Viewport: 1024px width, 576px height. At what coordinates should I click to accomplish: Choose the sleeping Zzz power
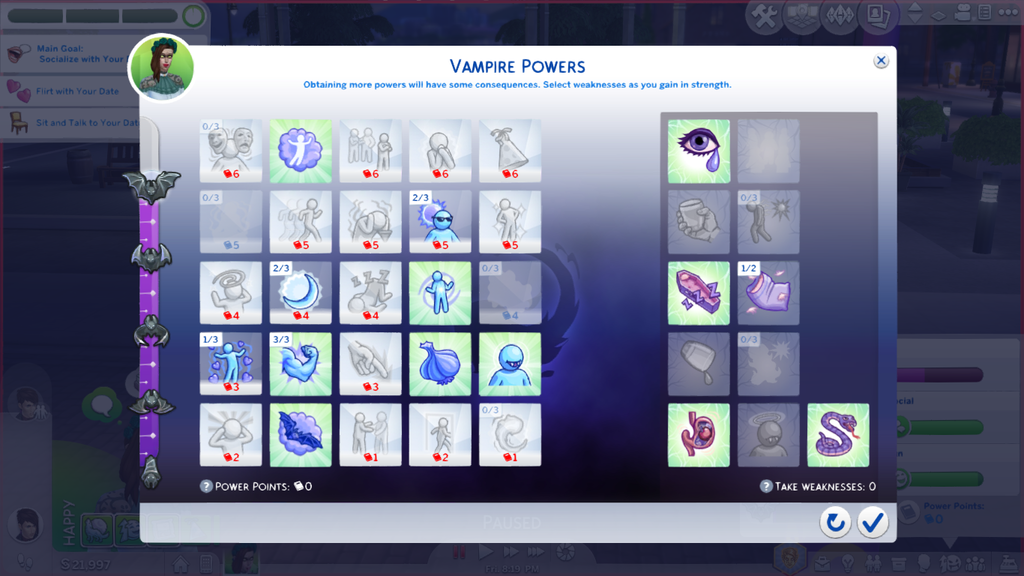point(370,293)
